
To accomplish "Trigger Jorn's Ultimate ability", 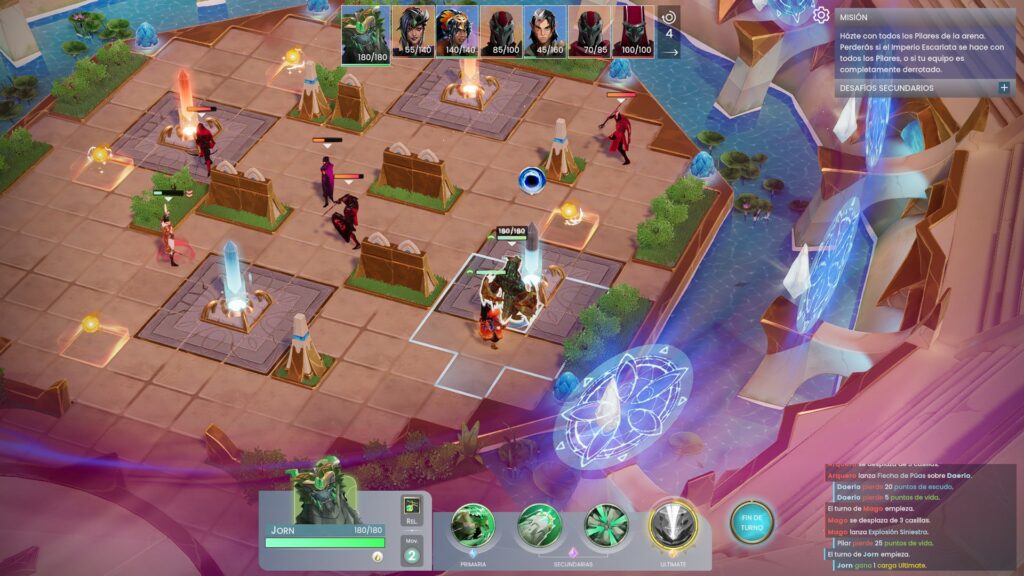I will pos(672,526).
